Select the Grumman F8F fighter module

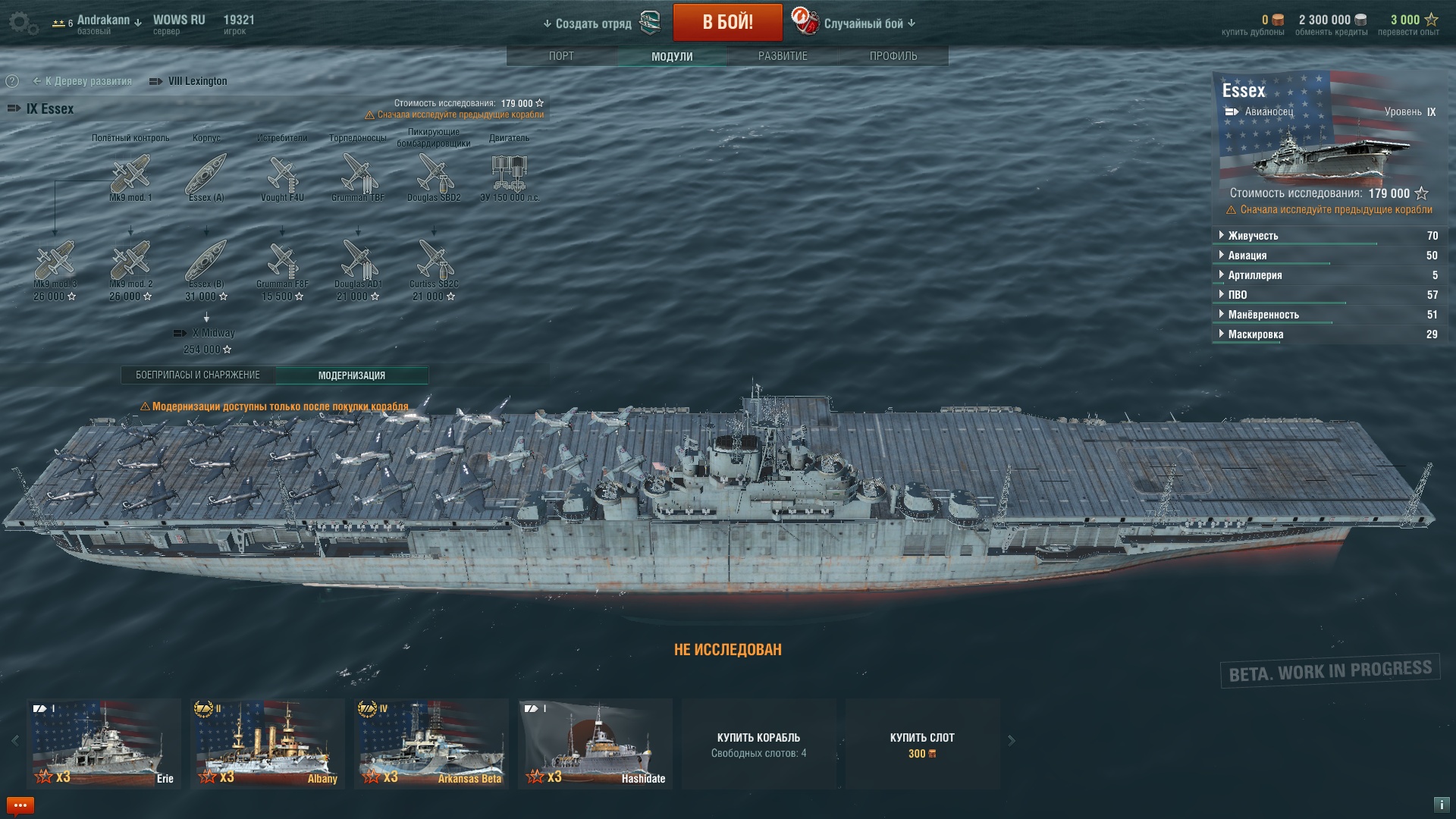coord(282,261)
